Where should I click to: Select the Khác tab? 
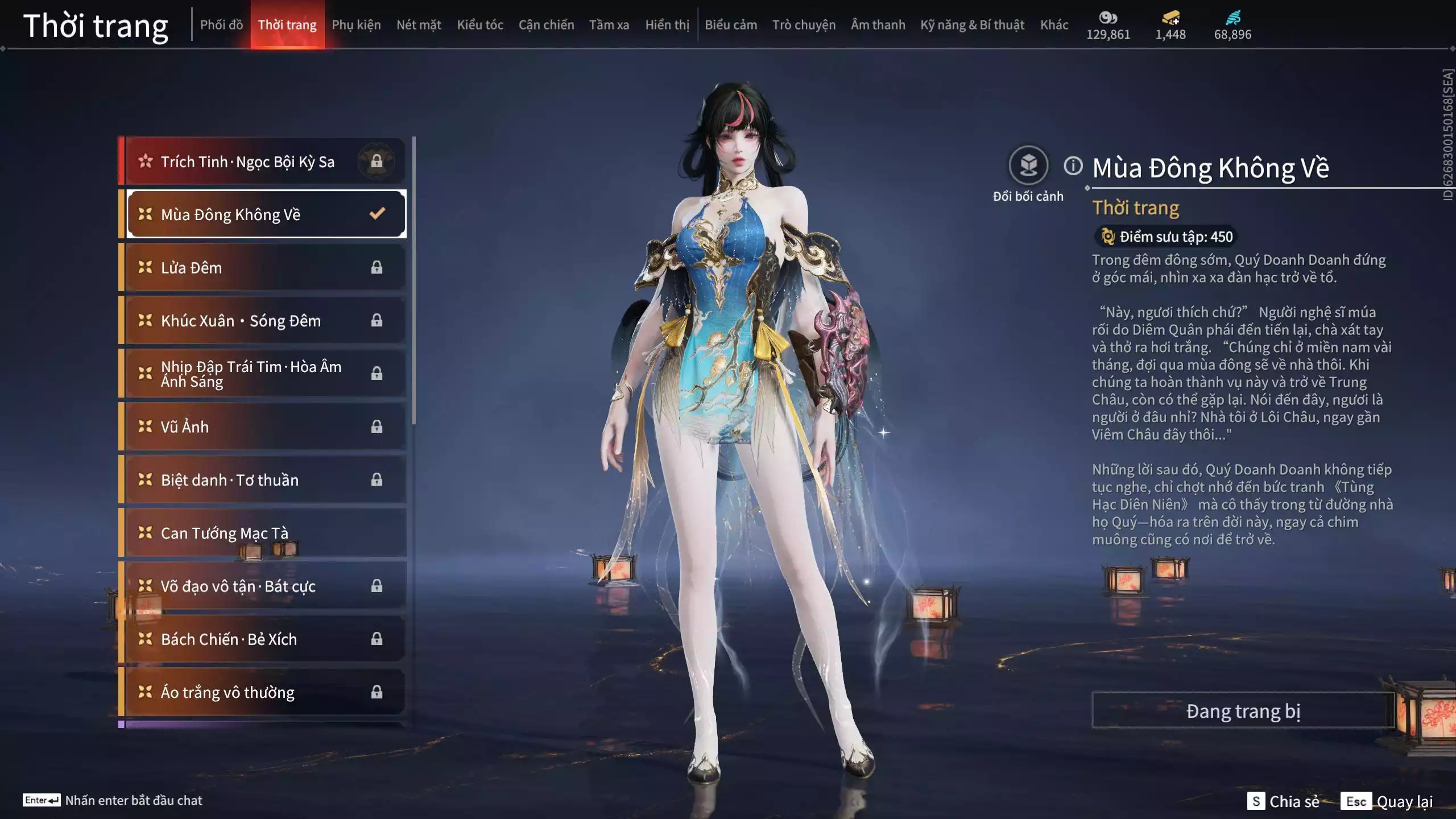(x=1054, y=25)
